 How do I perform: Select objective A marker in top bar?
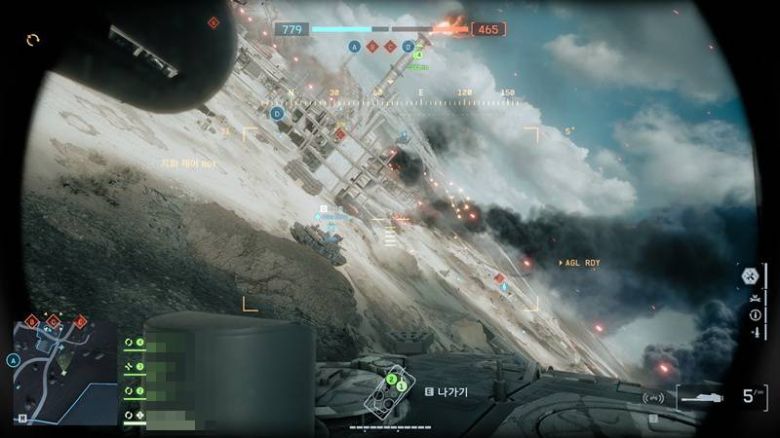[x=354, y=46]
